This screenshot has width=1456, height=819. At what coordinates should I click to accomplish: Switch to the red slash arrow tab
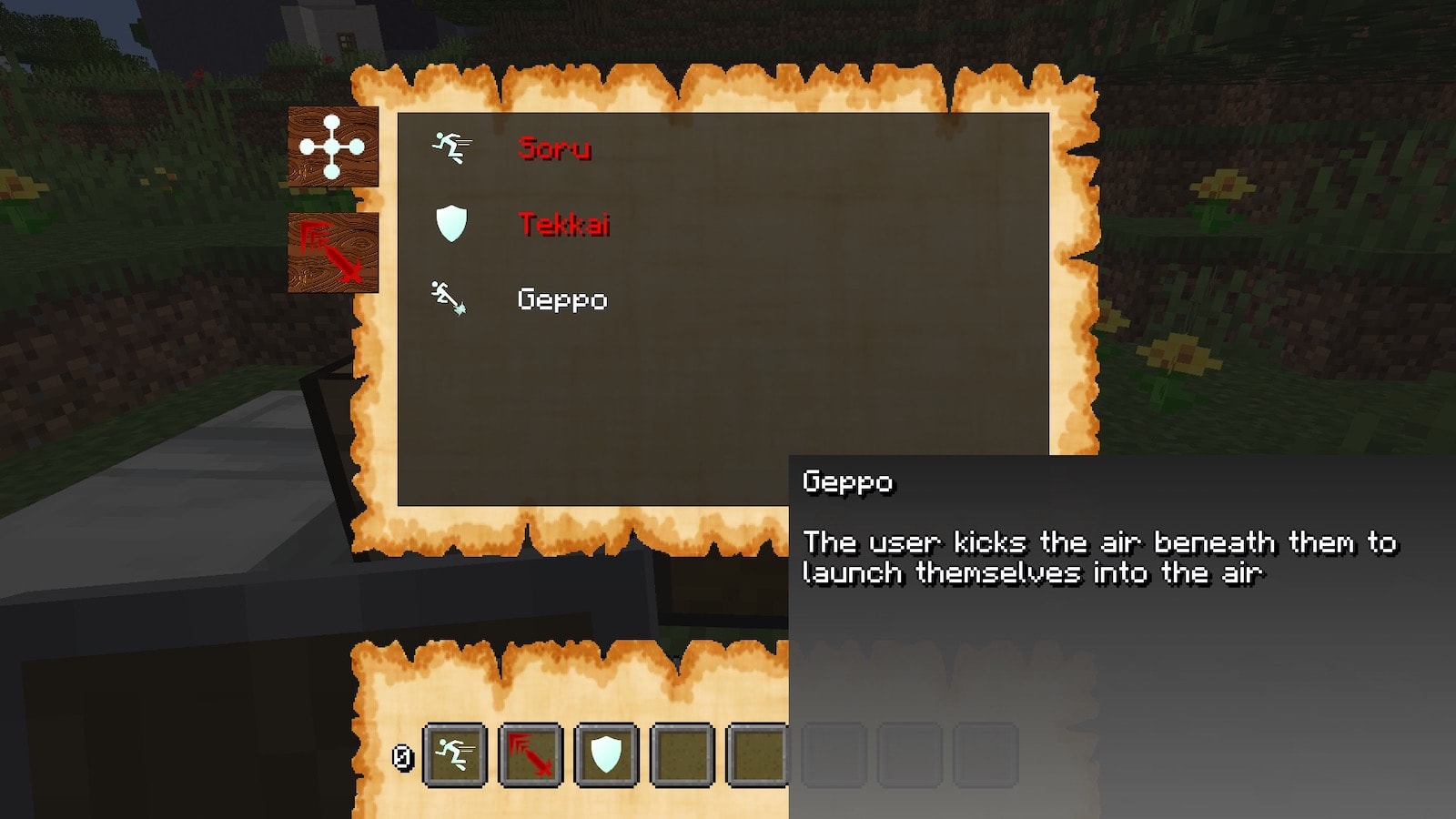pos(333,252)
